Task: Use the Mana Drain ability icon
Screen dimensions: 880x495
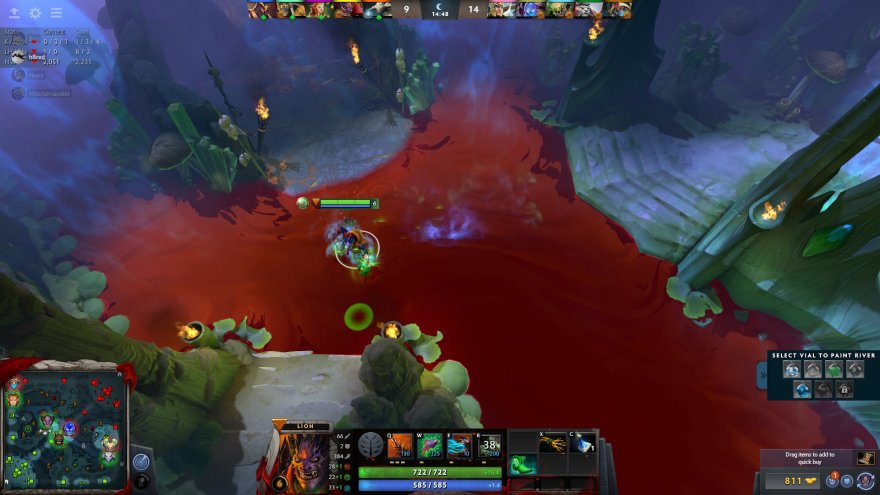Action: pyautogui.click(x=459, y=445)
